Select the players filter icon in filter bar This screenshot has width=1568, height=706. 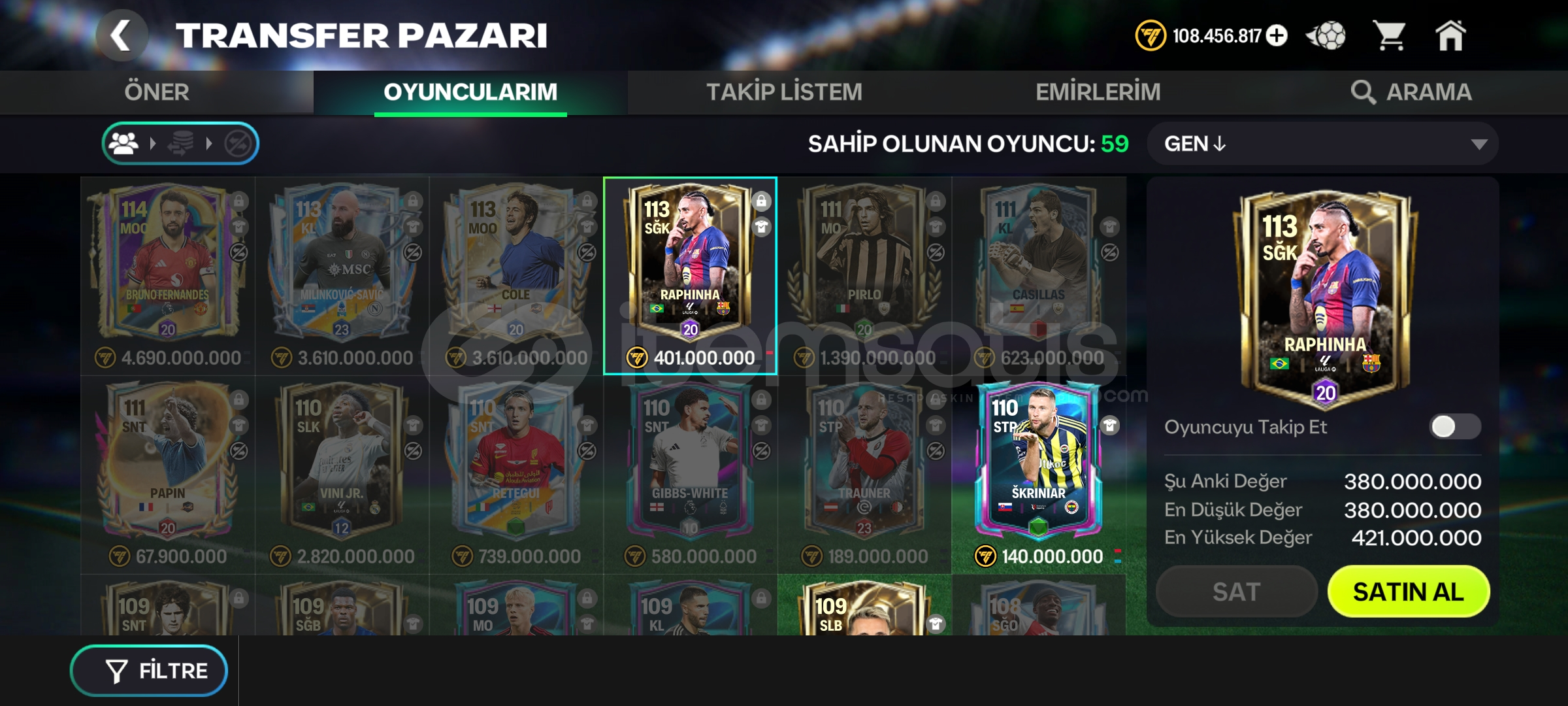click(123, 143)
